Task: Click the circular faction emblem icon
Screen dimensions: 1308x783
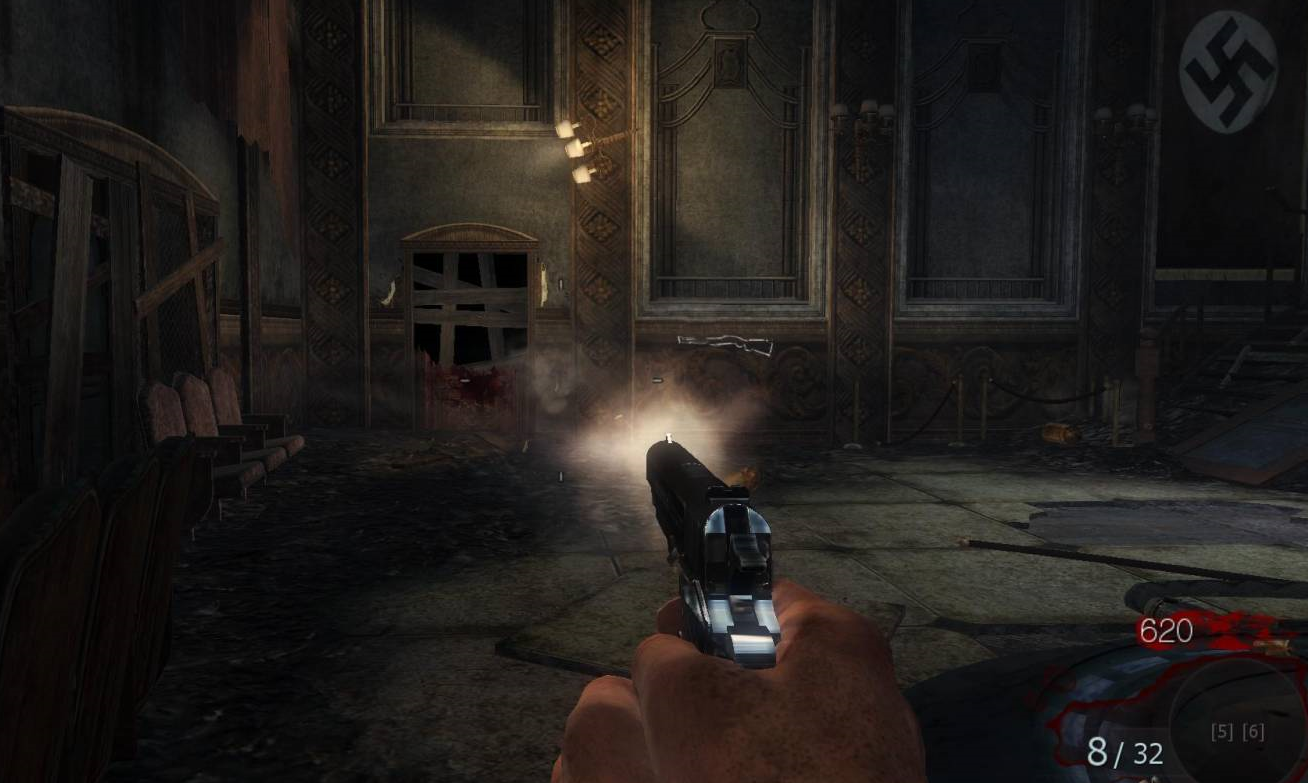Action: click(1228, 72)
